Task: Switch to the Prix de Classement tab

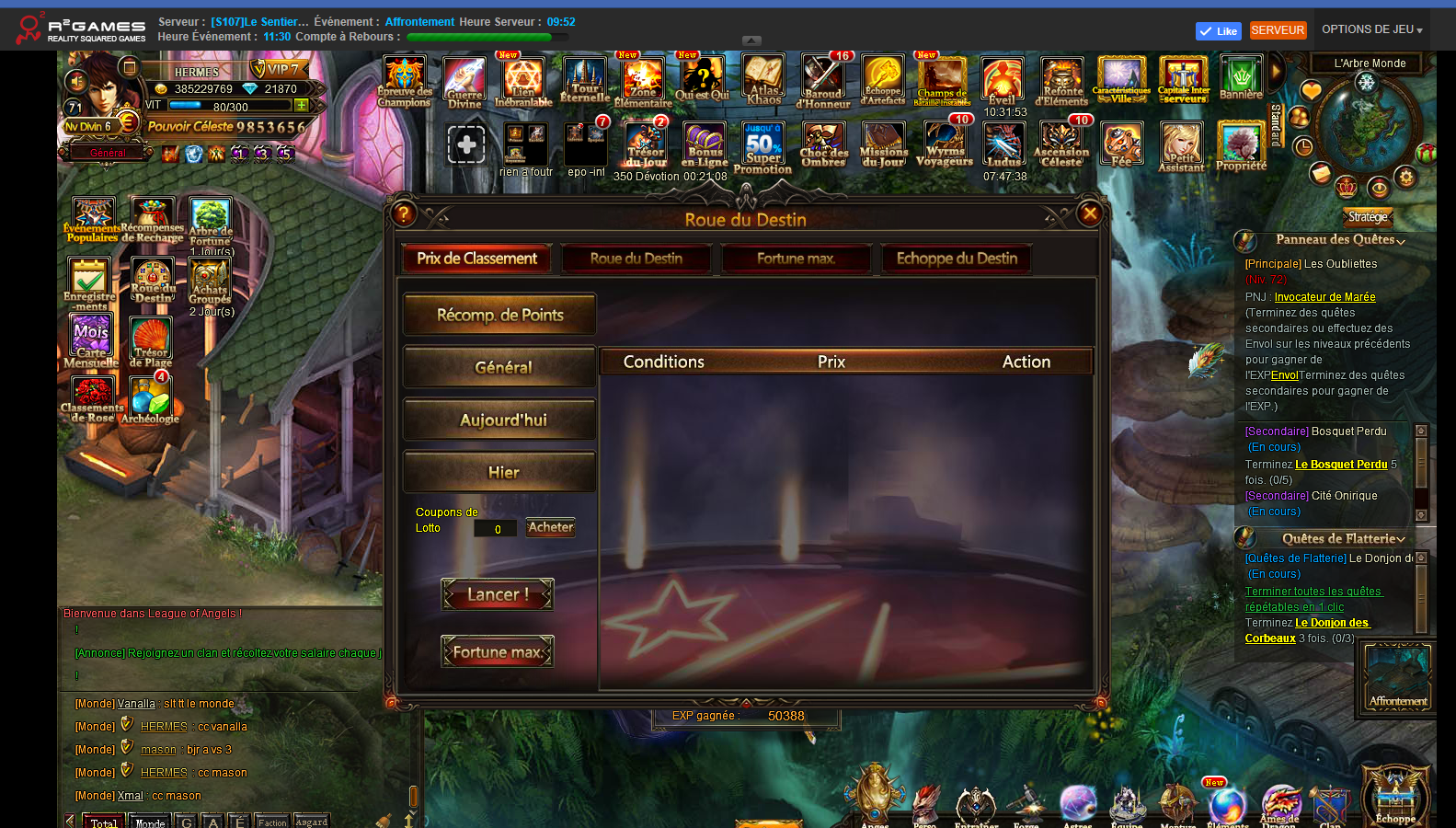Action: click(x=476, y=259)
